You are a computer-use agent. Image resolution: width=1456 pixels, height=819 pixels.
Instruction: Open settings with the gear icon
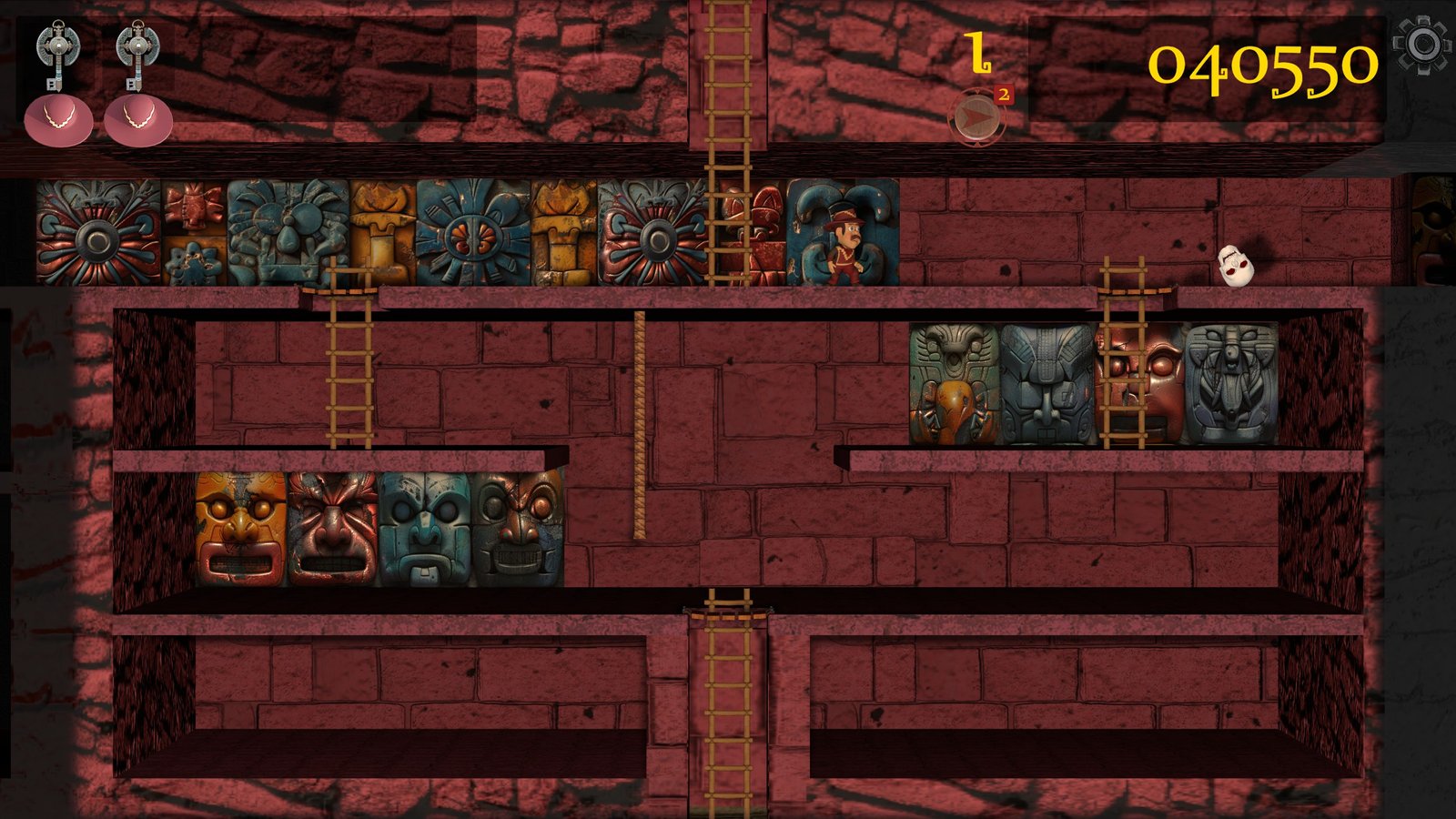1422,45
